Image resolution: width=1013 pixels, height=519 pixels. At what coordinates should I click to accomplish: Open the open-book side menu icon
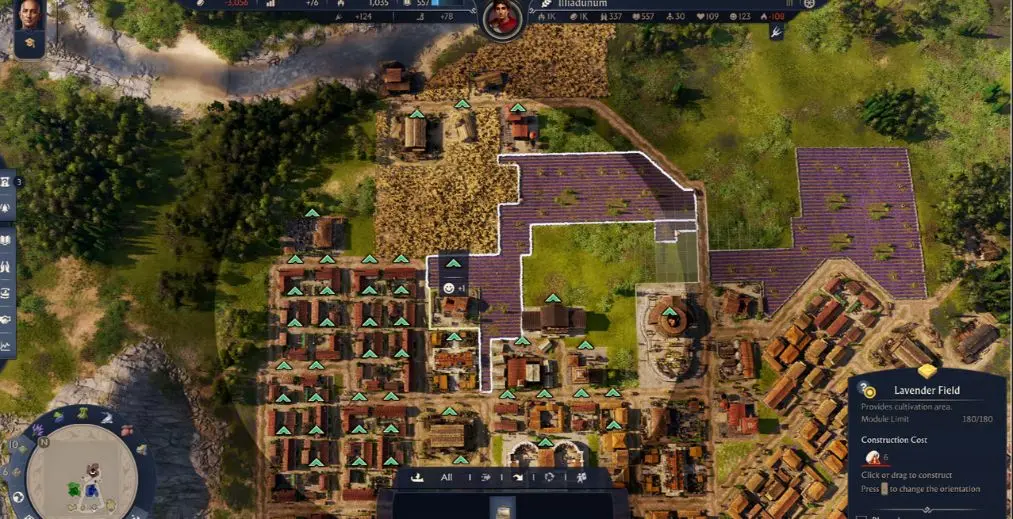tap(6, 239)
